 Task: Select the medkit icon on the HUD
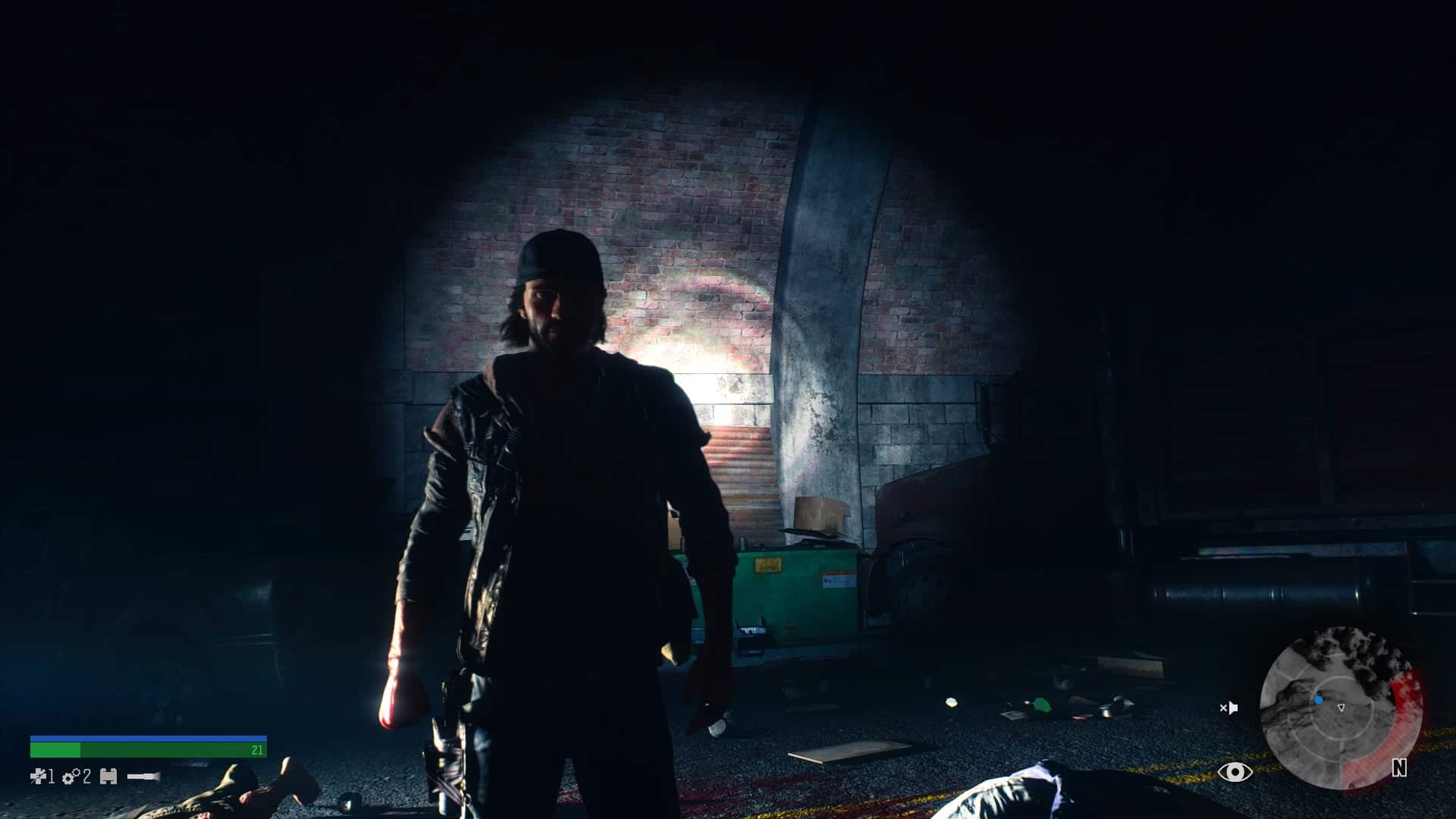[x=38, y=776]
